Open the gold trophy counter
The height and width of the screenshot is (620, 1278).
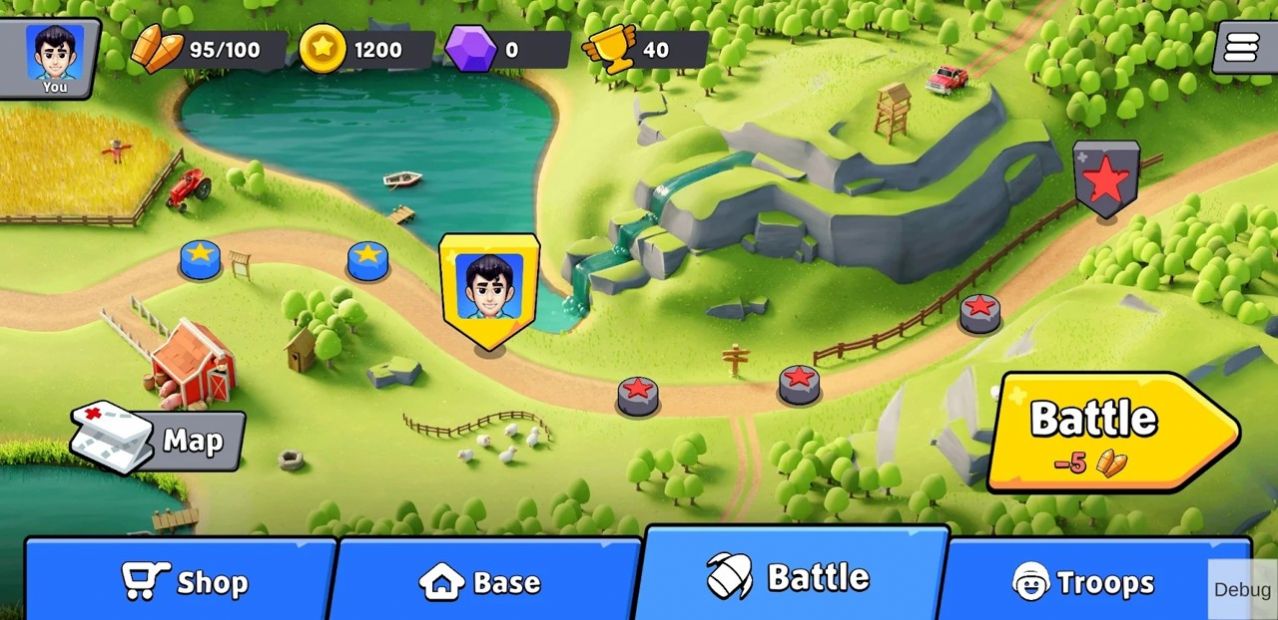(x=645, y=50)
